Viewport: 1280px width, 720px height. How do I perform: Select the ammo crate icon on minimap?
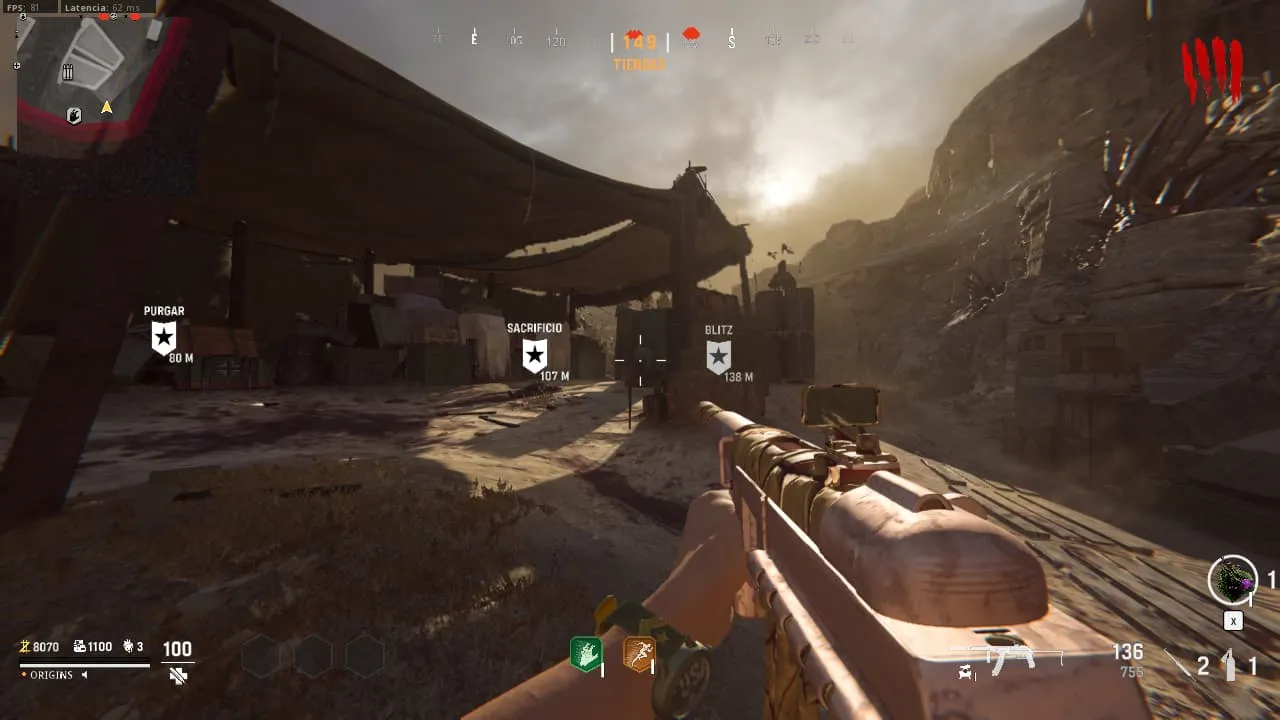click(x=68, y=72)
